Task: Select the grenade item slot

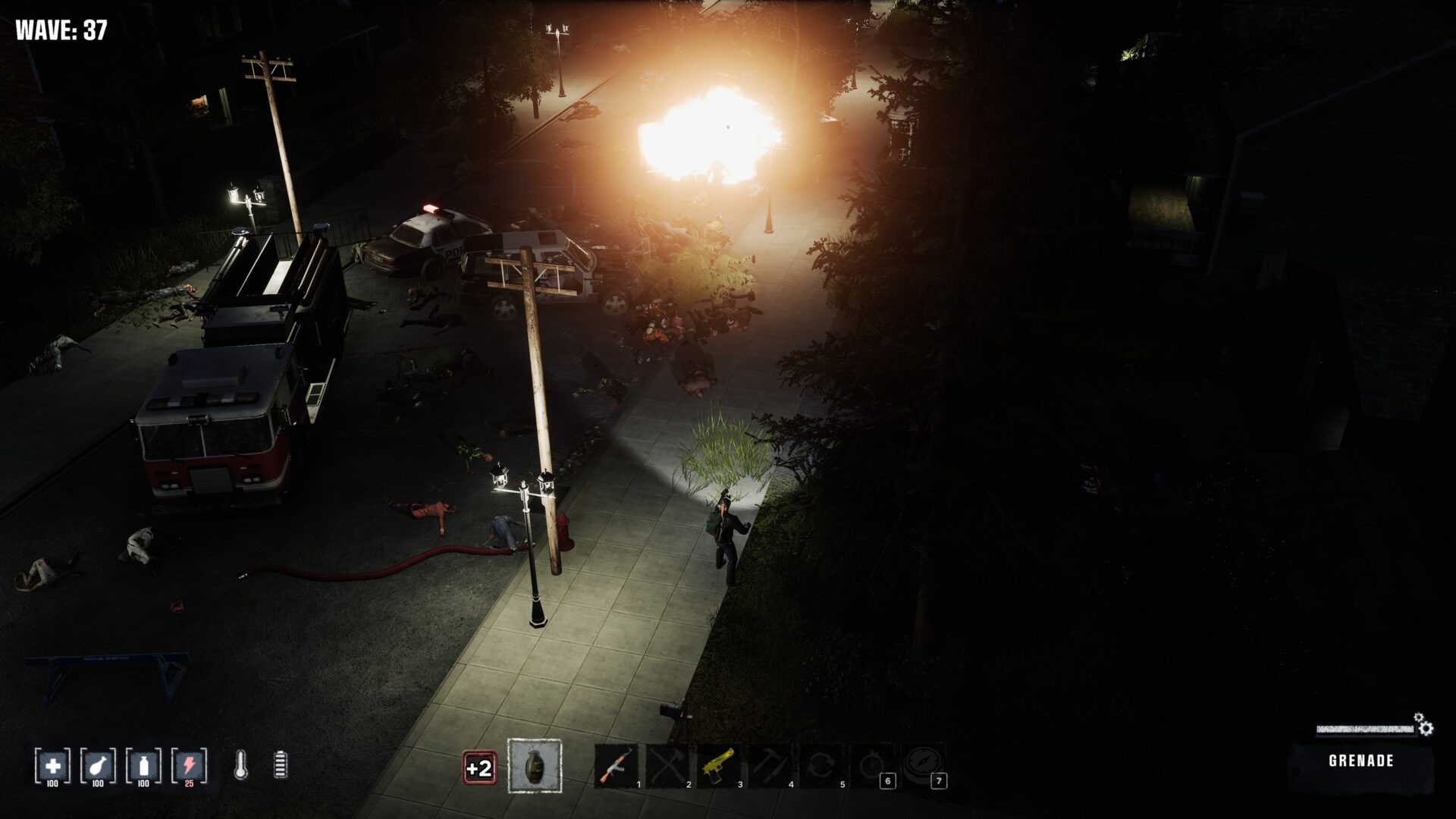Action: point(535,767)
